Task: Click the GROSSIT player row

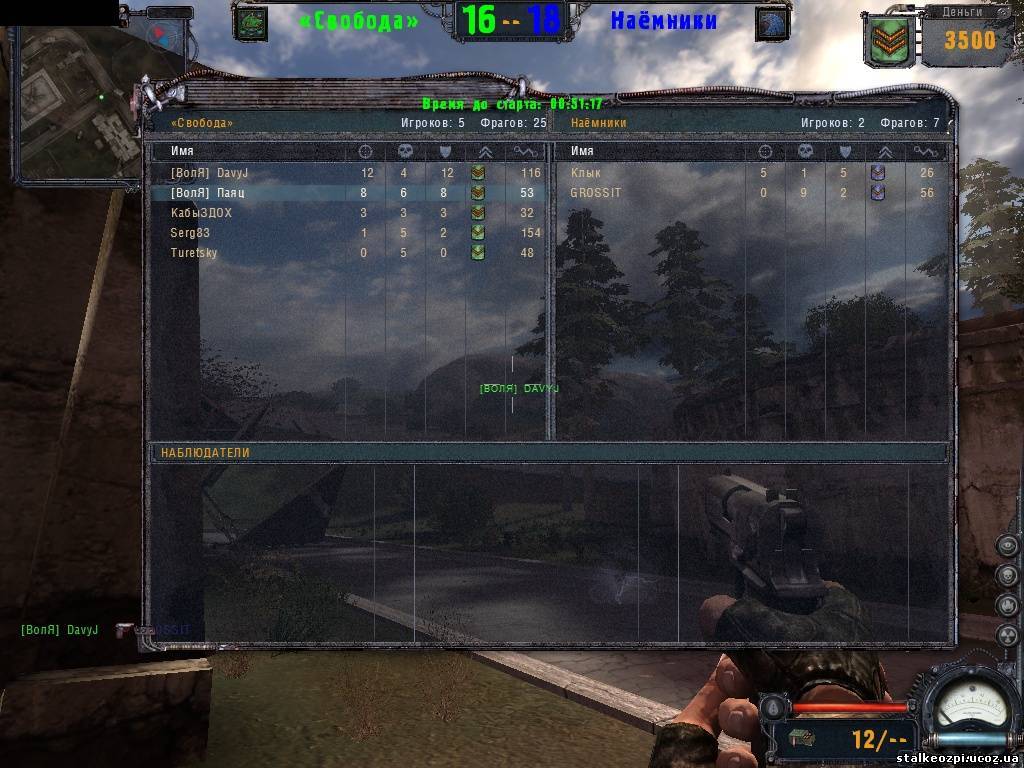Action: pyautogui.click(x=592, y=193)
